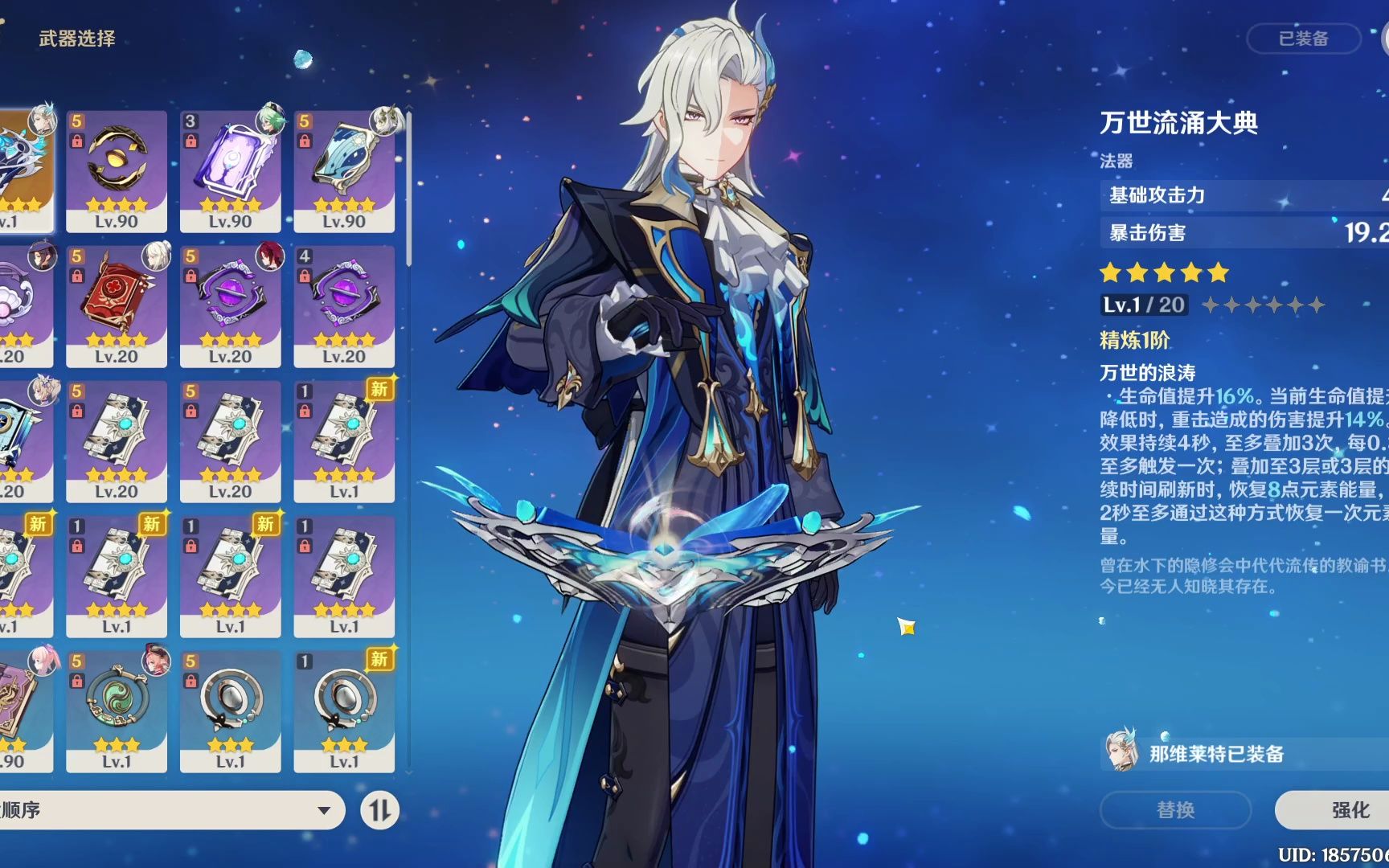Choose the purple book catalyst at Lv.90
1389x868 pixels.
(230, 171)
